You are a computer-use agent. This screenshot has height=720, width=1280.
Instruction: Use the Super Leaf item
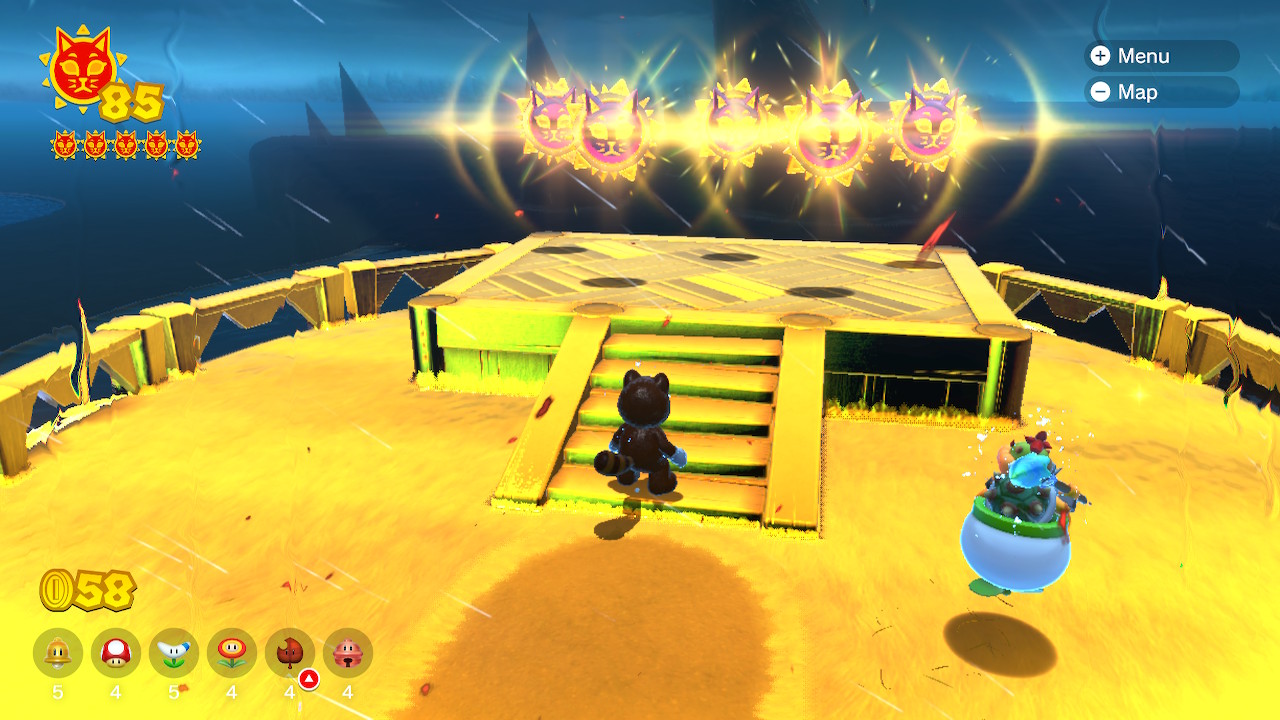(290, 654)
